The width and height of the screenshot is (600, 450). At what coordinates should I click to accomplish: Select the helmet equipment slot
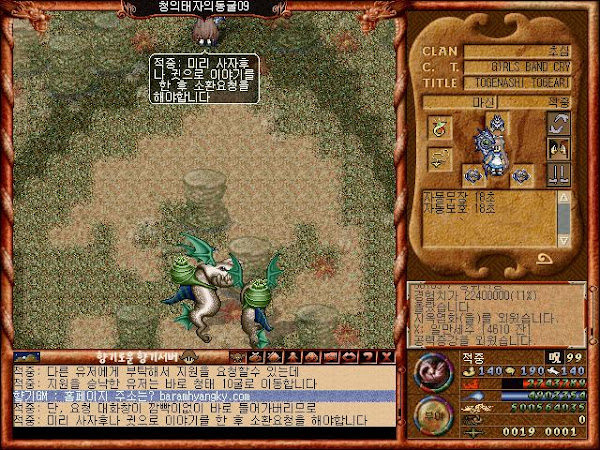495,120
